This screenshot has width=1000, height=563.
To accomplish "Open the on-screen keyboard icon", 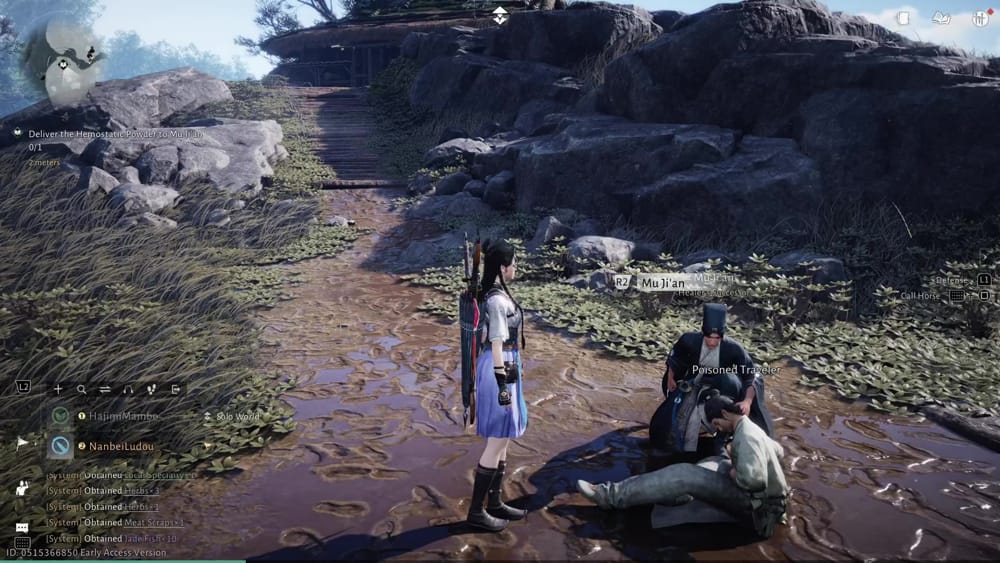I will point(22,543).
